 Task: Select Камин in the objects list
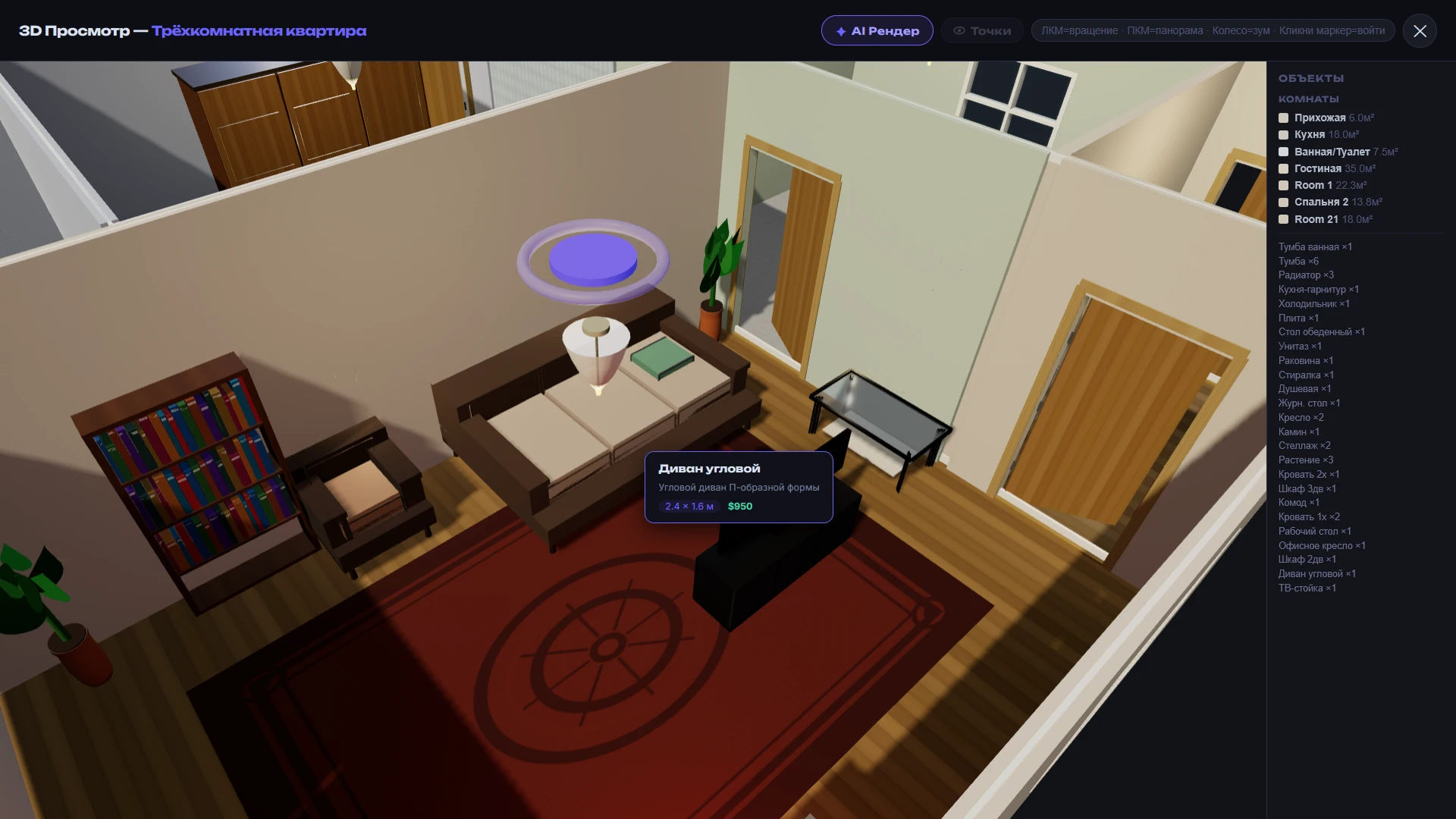click(1298, 431)
